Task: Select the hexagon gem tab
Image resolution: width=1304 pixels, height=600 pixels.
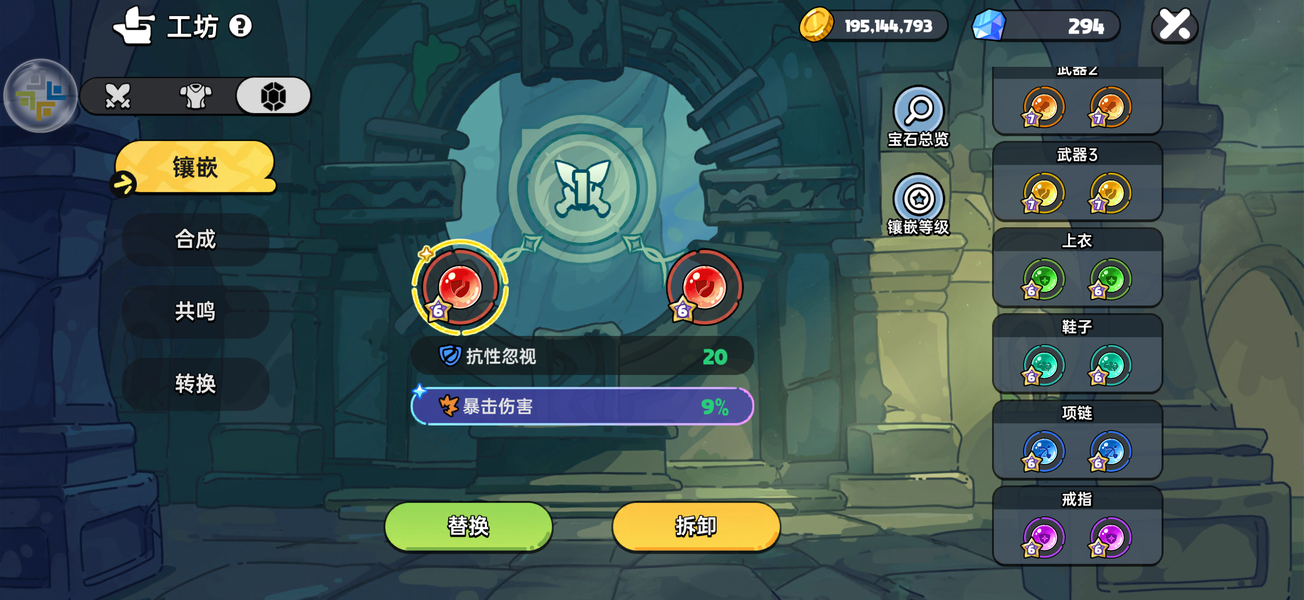Action: pyautogui.click(x=273, y=96)
